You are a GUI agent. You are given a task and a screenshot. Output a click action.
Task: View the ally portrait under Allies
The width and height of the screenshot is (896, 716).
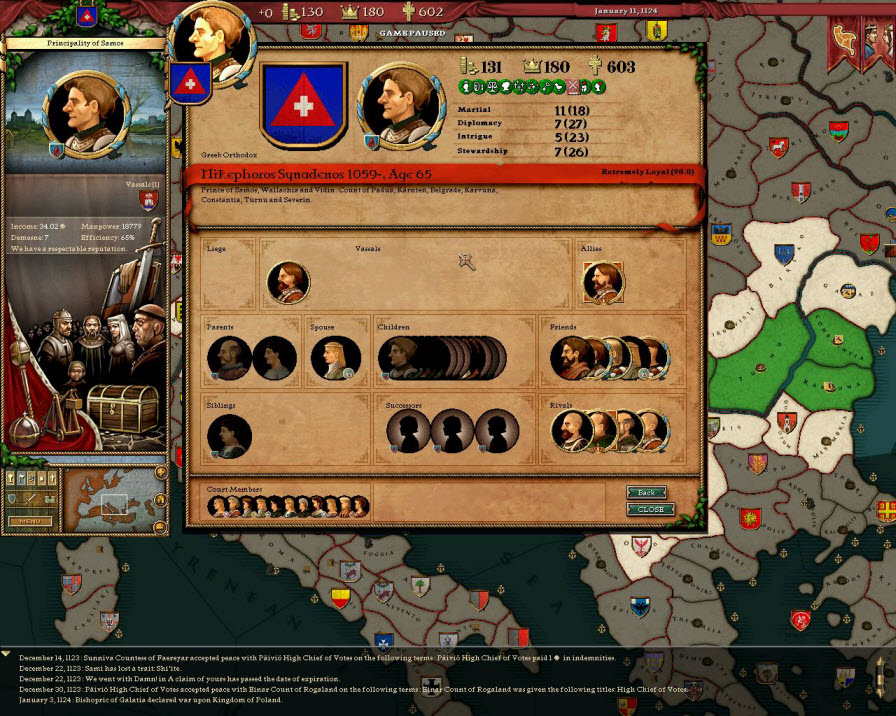(602, 282)
